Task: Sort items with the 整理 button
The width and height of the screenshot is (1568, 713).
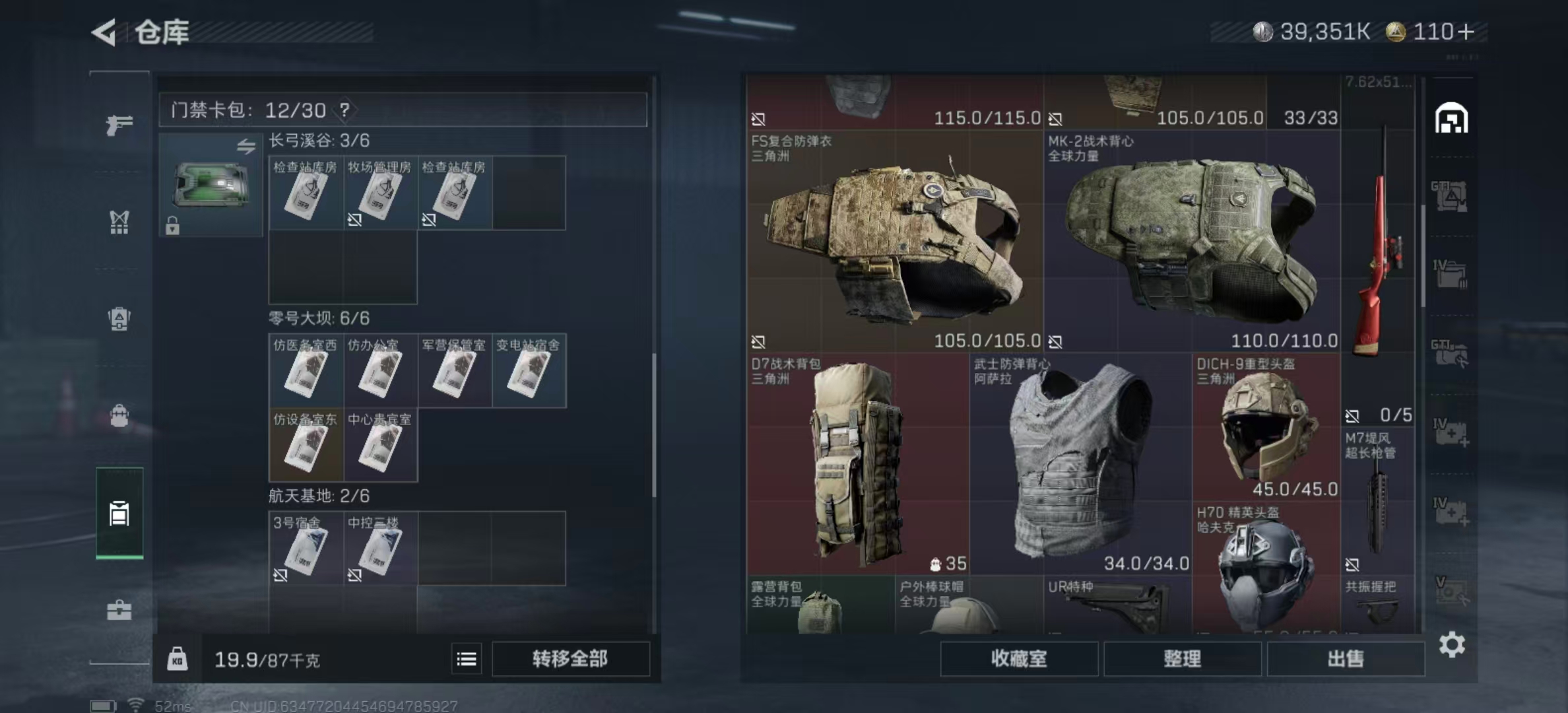Action: point(1182,659)
